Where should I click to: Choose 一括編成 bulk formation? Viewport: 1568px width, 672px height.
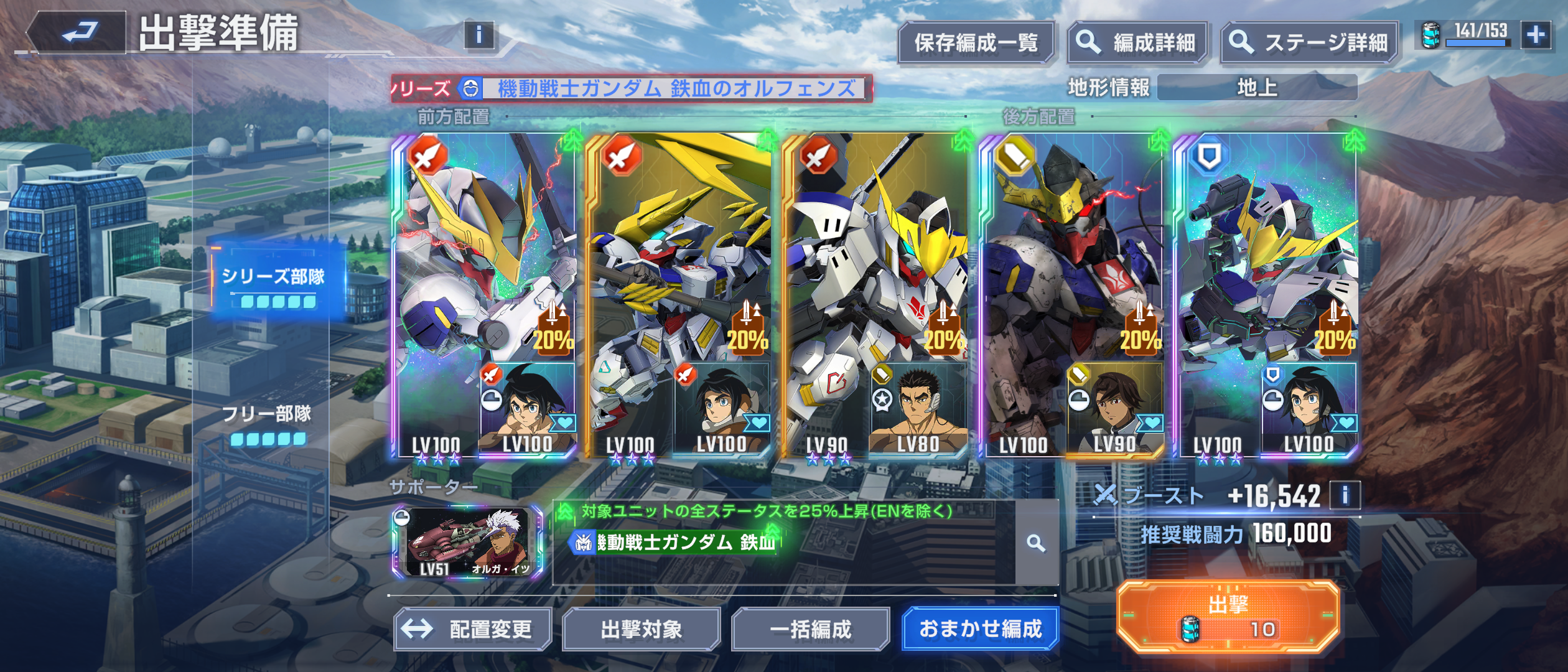[810, 629]
